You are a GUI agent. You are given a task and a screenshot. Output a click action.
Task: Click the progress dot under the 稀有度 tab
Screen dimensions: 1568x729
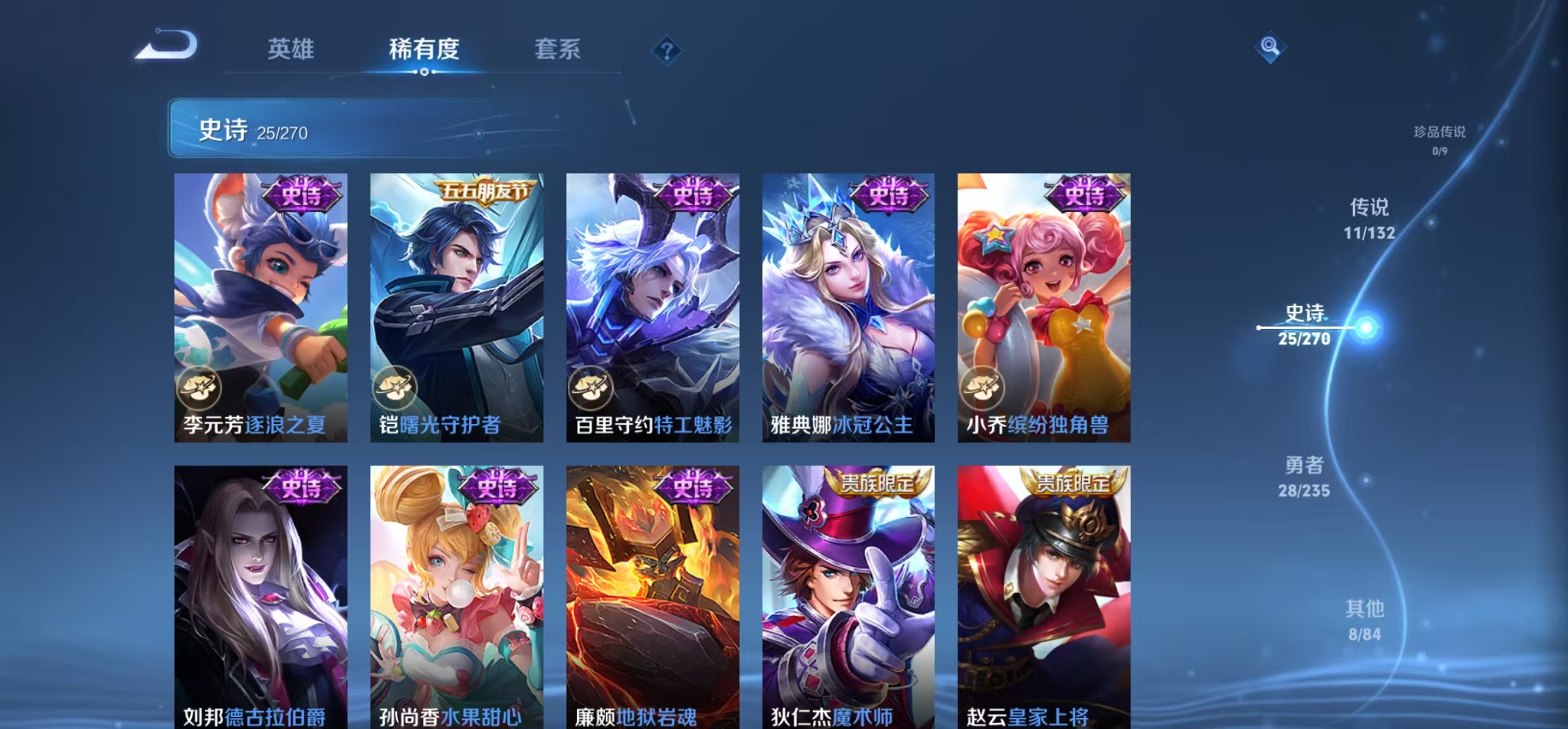pyautogui.click(x=424, y=73)
